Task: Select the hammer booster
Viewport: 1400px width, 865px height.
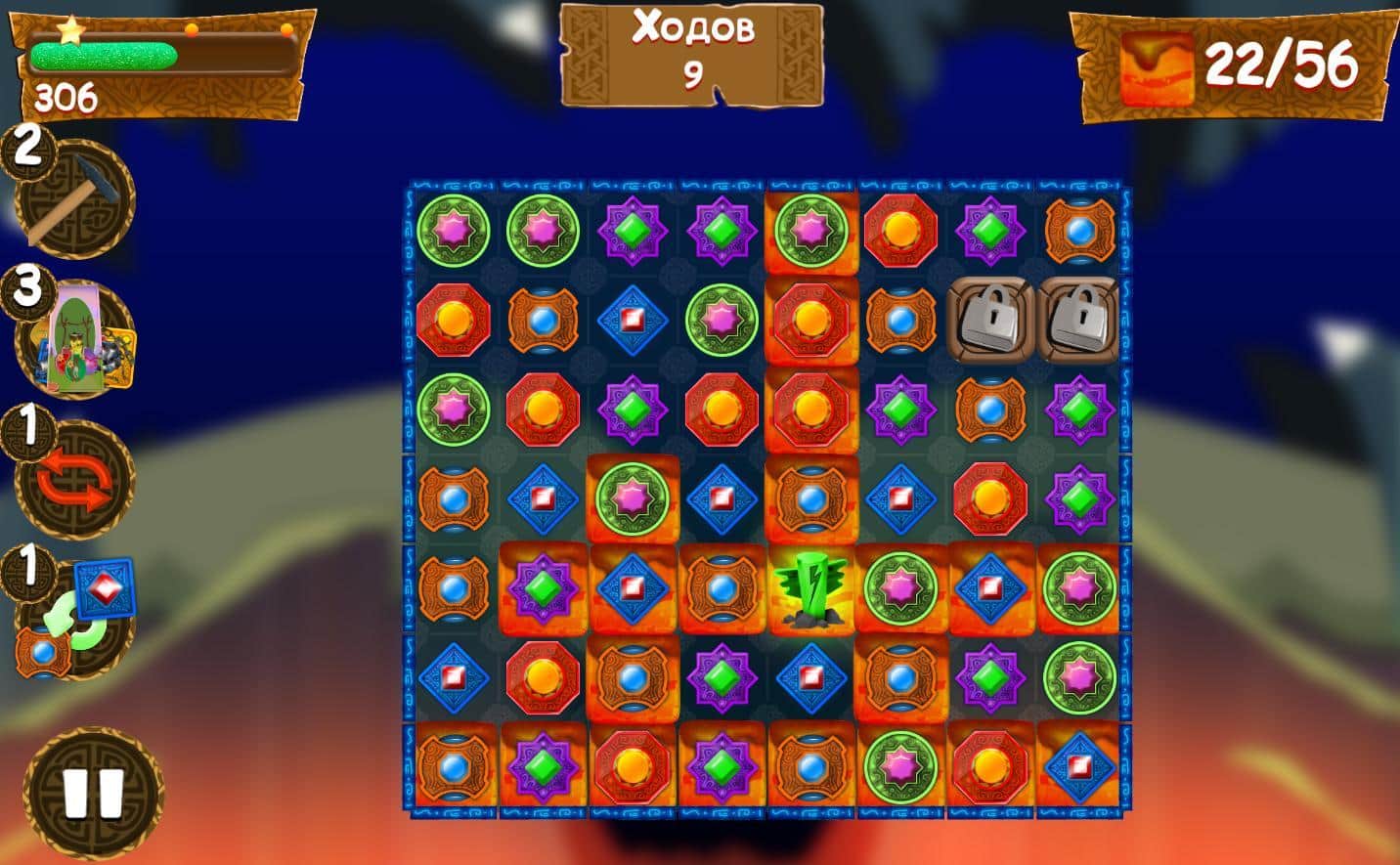Action: [x=74, y=200]
